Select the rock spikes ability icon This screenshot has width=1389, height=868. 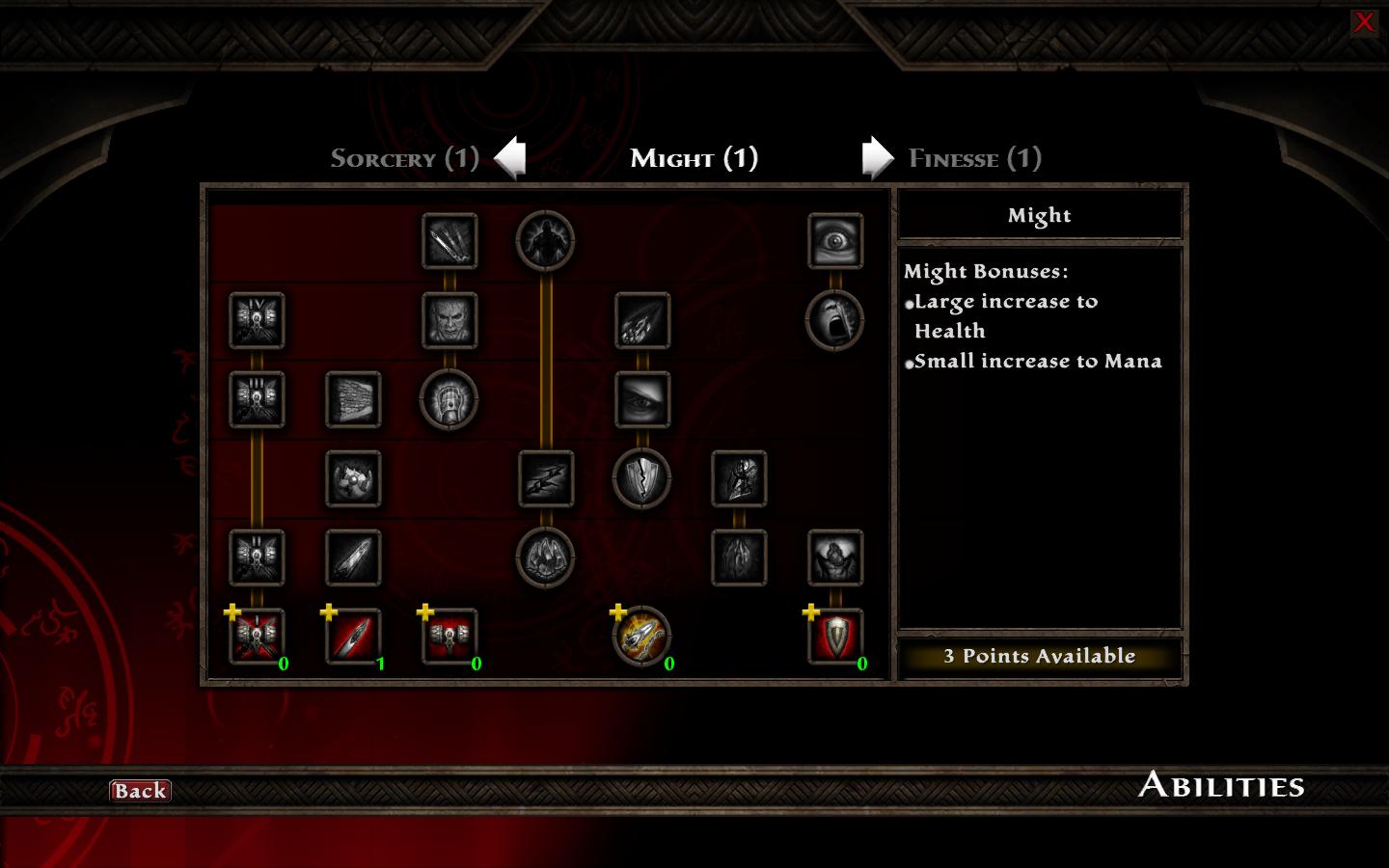(546, 557)
